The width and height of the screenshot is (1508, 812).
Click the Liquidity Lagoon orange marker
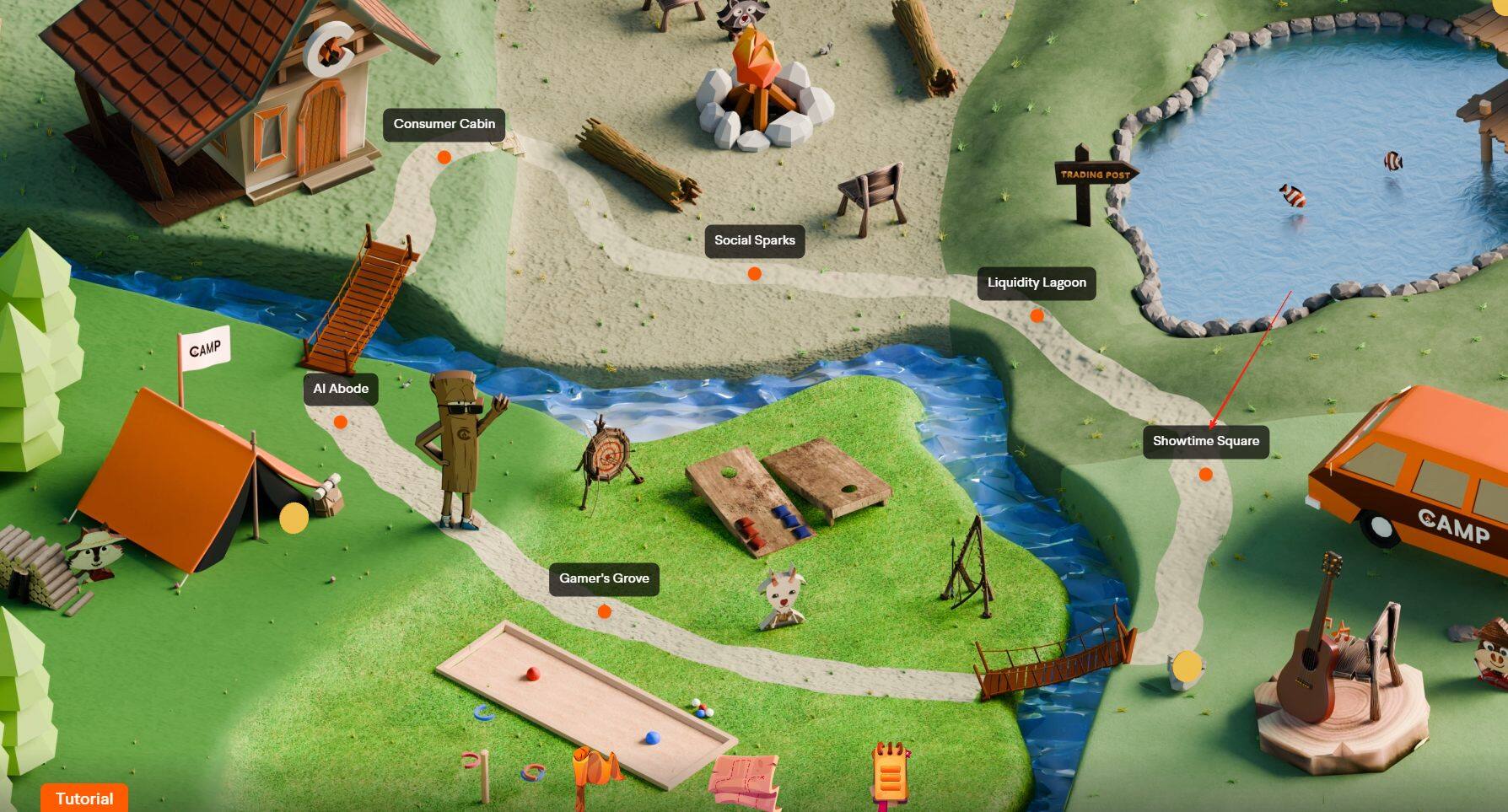tap(1036, 315)
